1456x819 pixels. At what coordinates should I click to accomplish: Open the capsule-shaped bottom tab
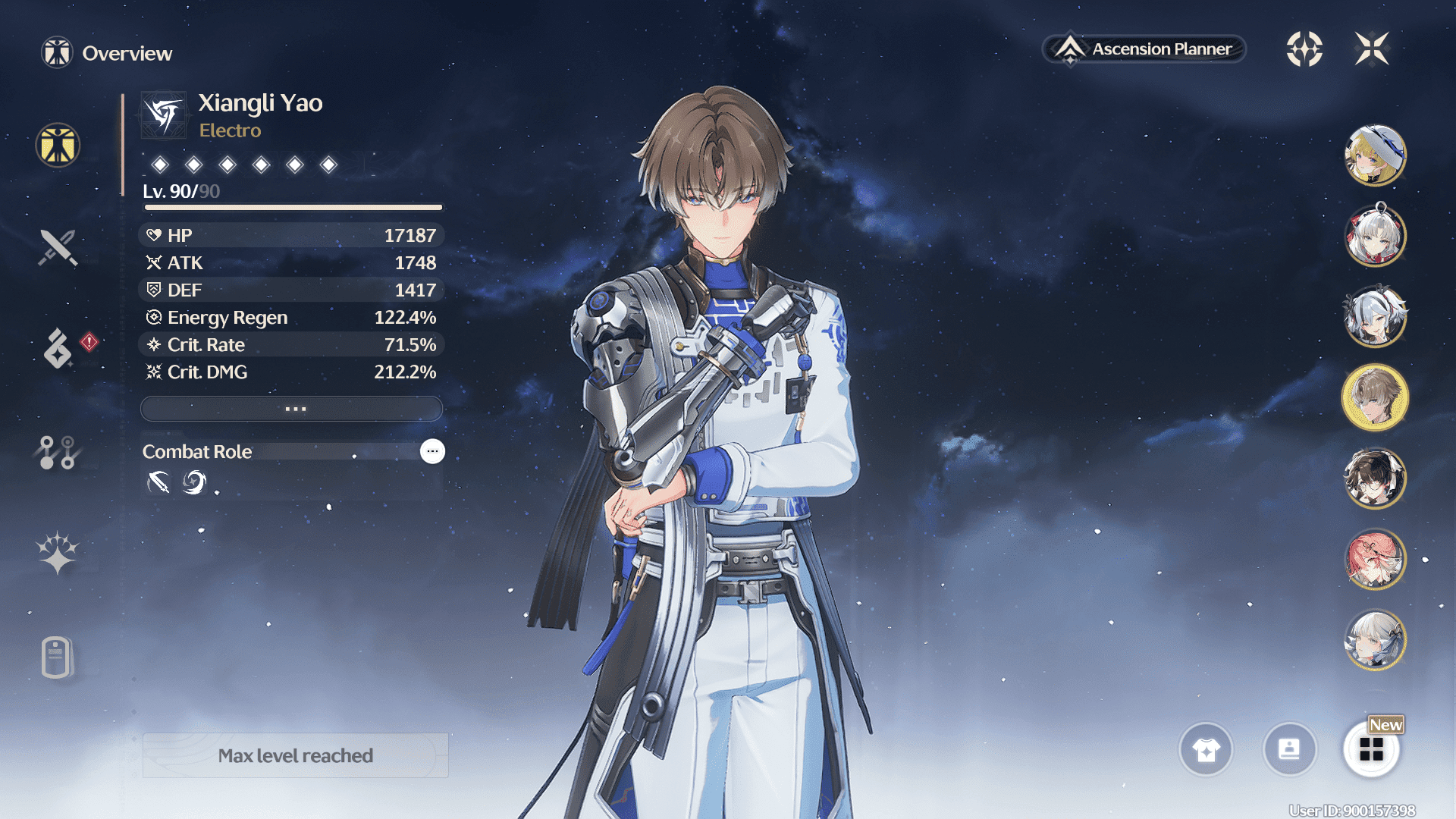pos(56,657)
